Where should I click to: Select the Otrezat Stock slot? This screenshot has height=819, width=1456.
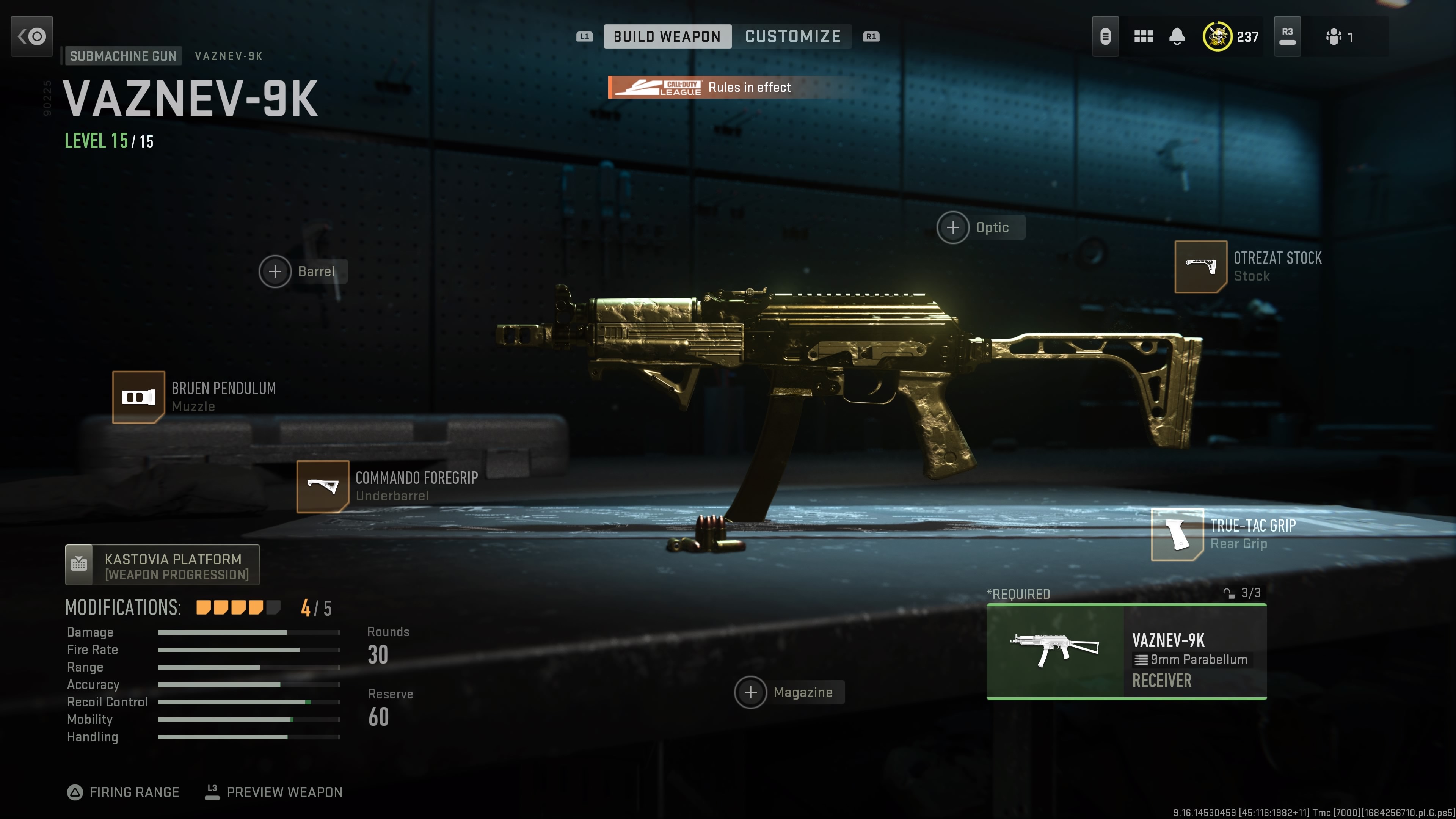point(1200,267)
